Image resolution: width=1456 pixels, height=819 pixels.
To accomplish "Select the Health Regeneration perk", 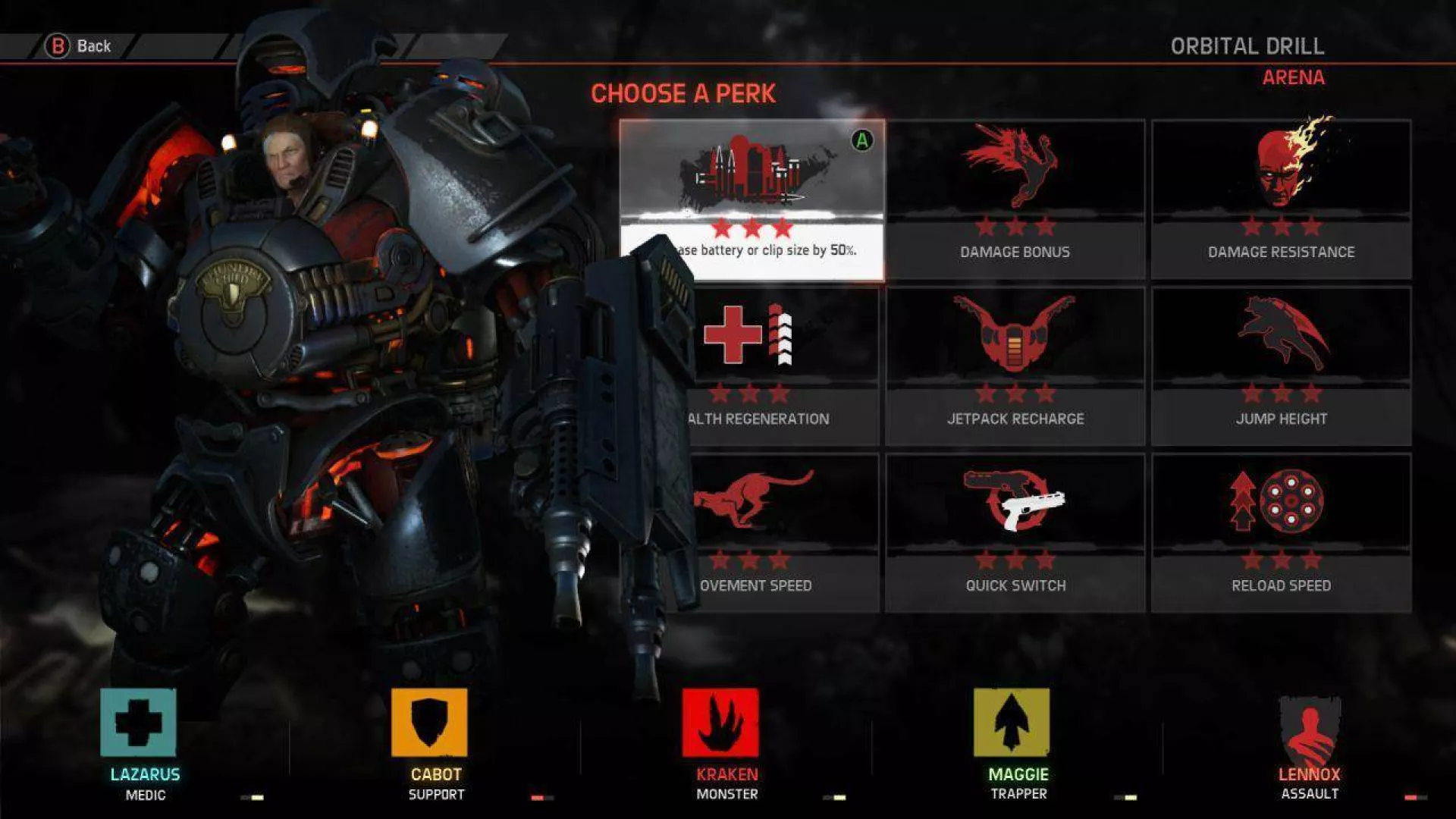I will point(781,366).
